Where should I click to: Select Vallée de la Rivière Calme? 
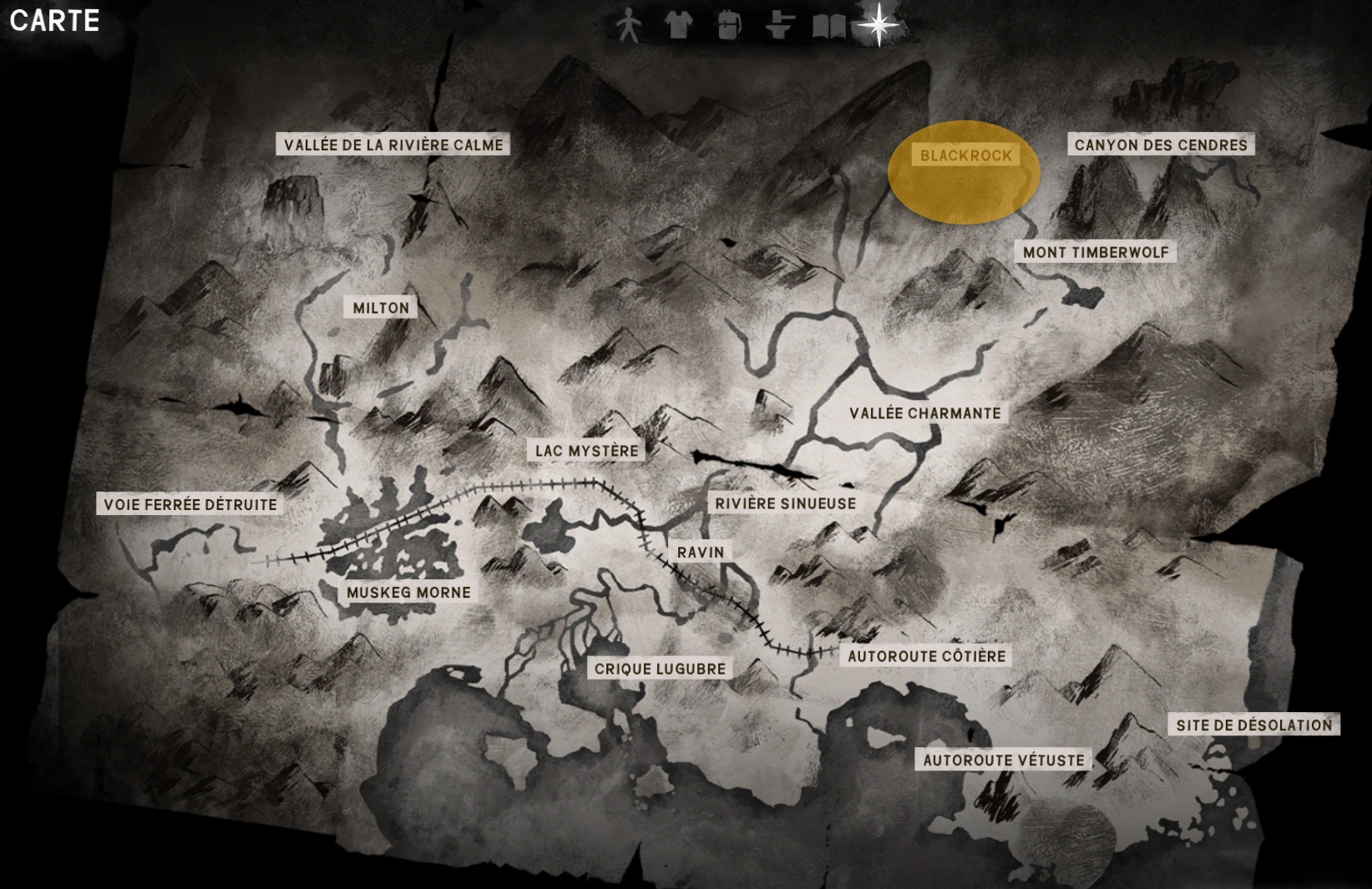392,144
